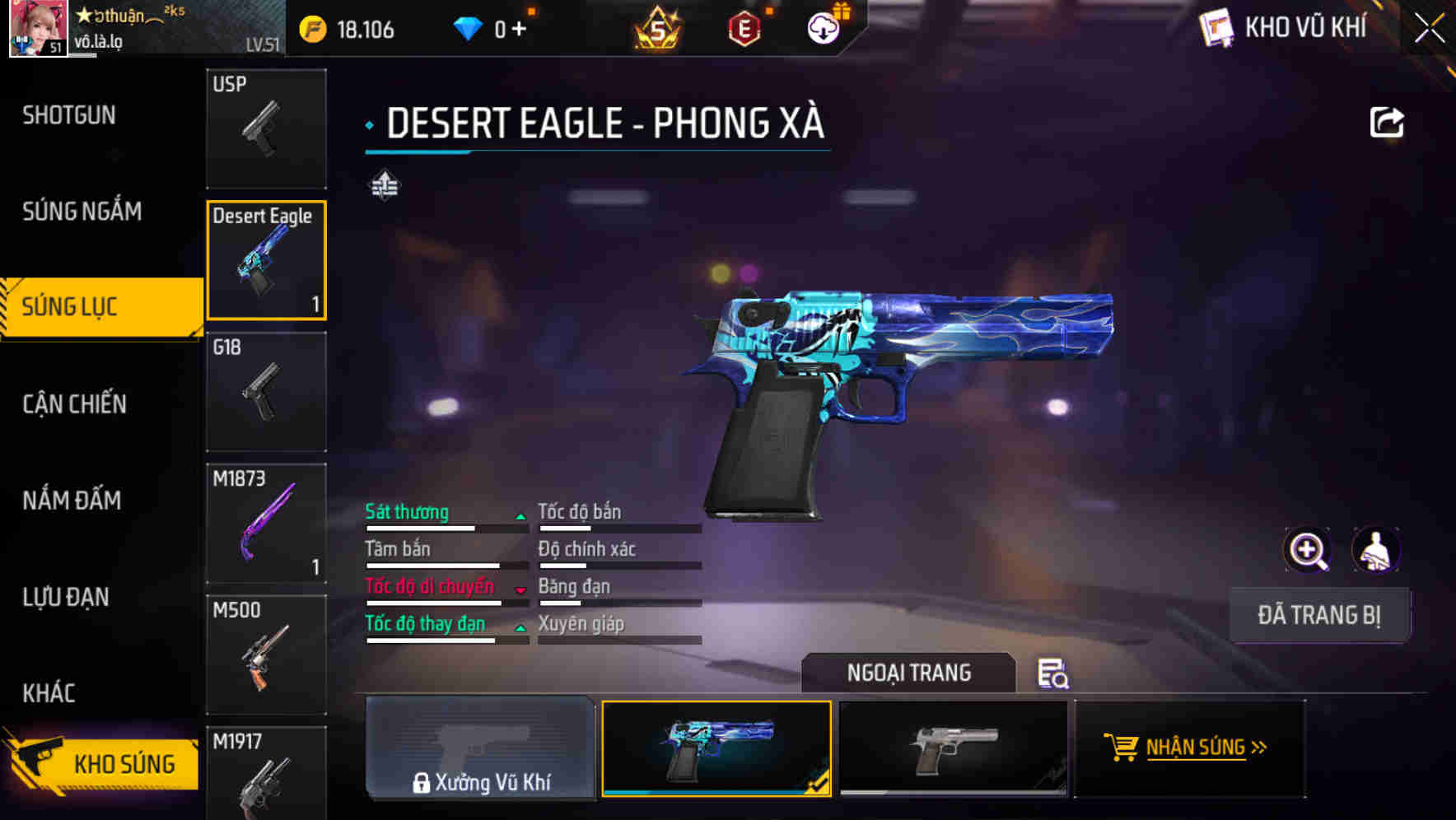Switch to the NGOẠI TRANG tab
Viewport: 1456px width, 820px height.
pyautogui.click(x=909, y=673)
